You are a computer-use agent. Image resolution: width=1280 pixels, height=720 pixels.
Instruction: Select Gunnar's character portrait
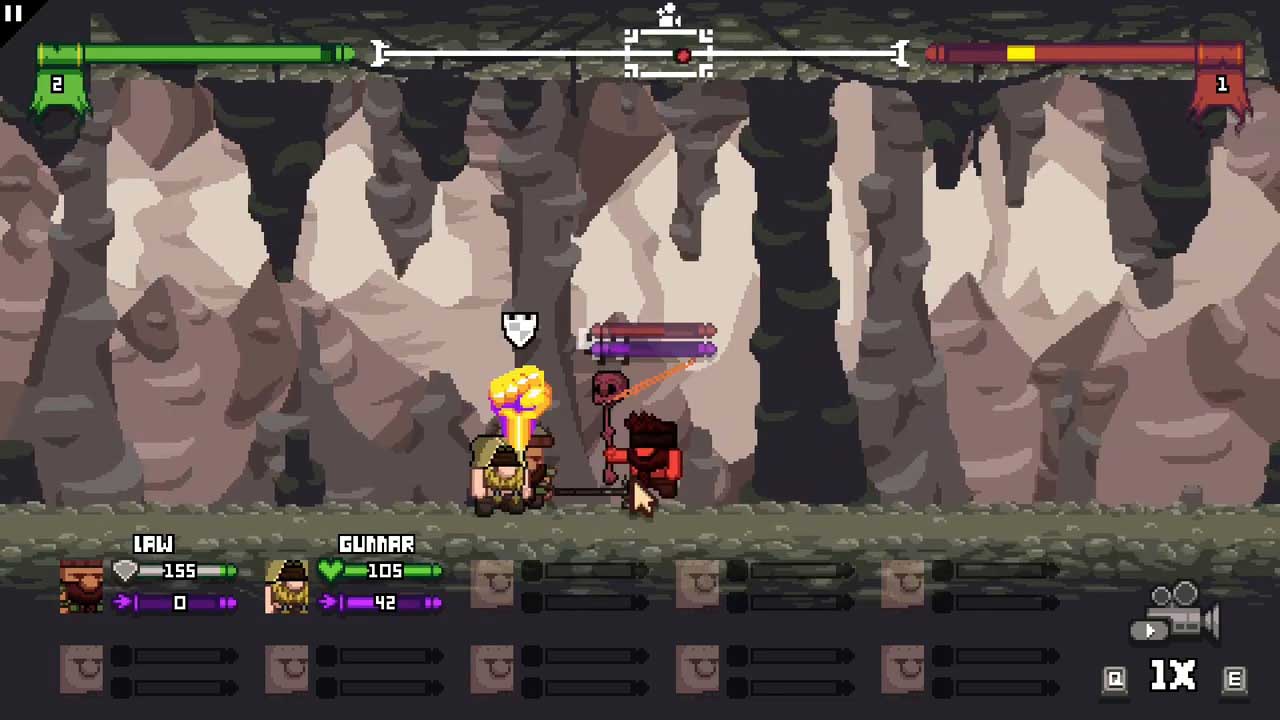point(287,586)
